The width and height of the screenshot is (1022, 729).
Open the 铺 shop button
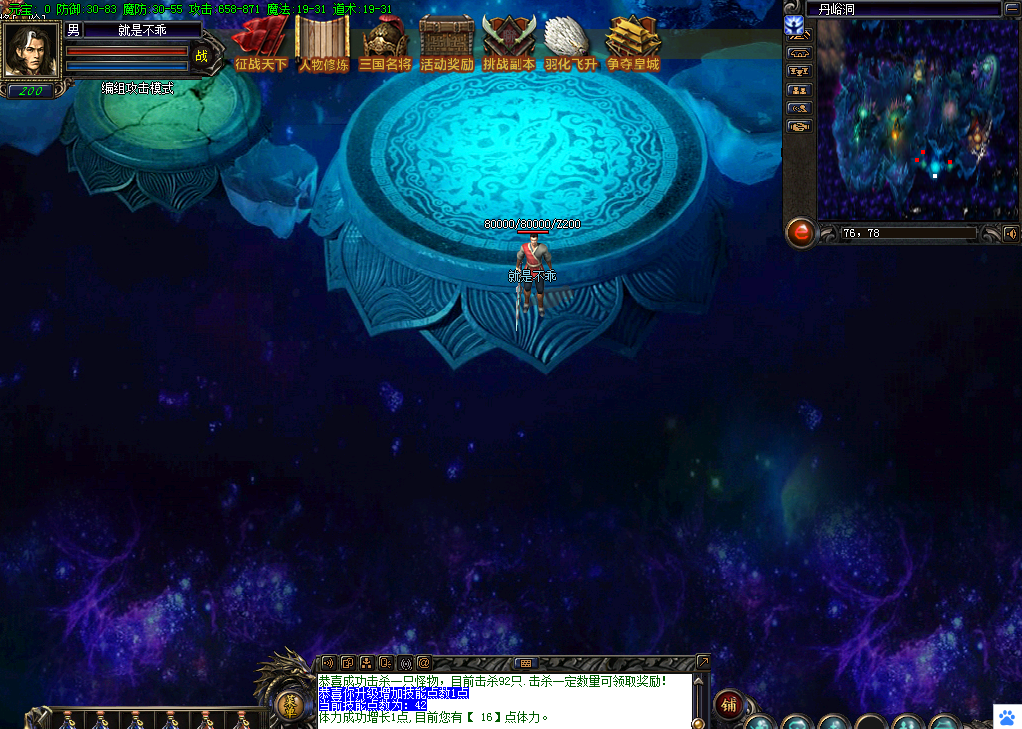[x=729, y=704]
